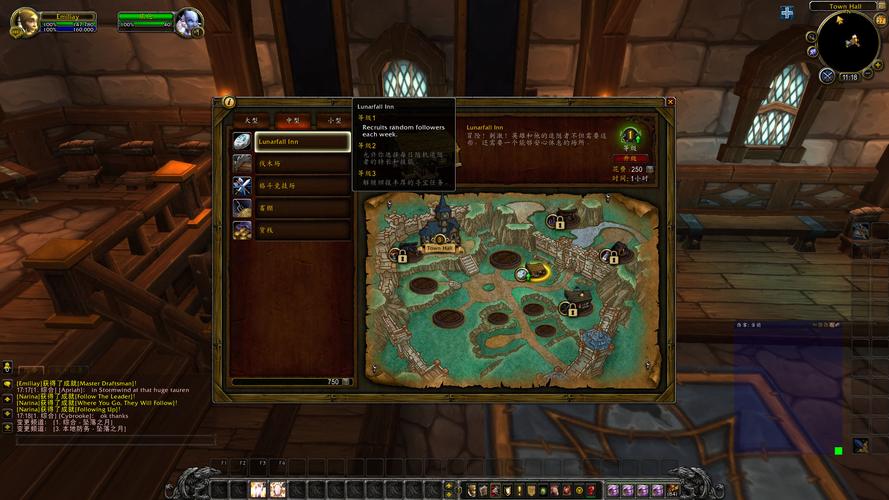
Task: Close the garrison architect window
Action: point(670,102)
